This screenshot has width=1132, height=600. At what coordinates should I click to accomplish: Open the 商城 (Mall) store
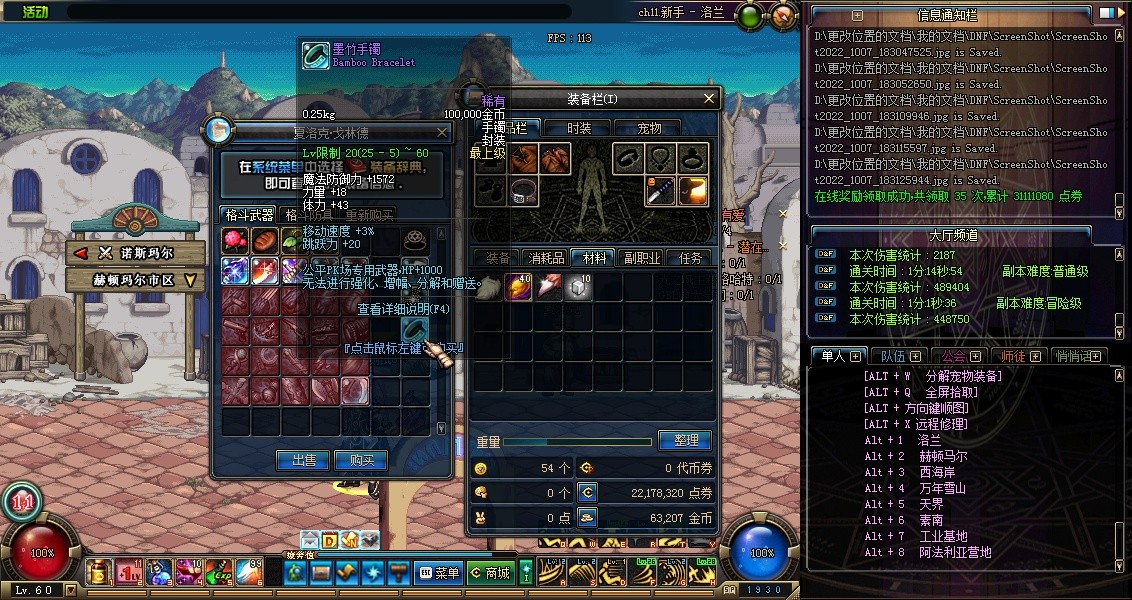(x=490, y=573)
